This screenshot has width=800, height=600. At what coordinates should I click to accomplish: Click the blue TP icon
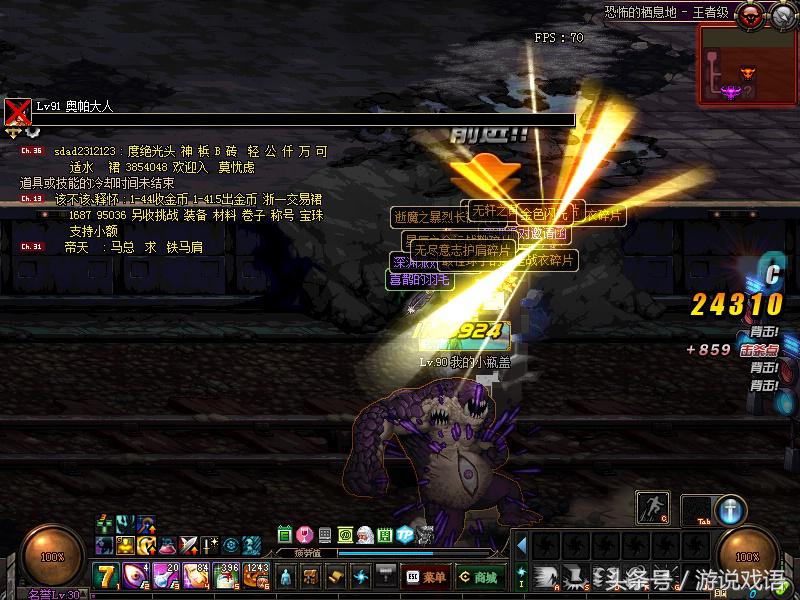coord(404,535)
